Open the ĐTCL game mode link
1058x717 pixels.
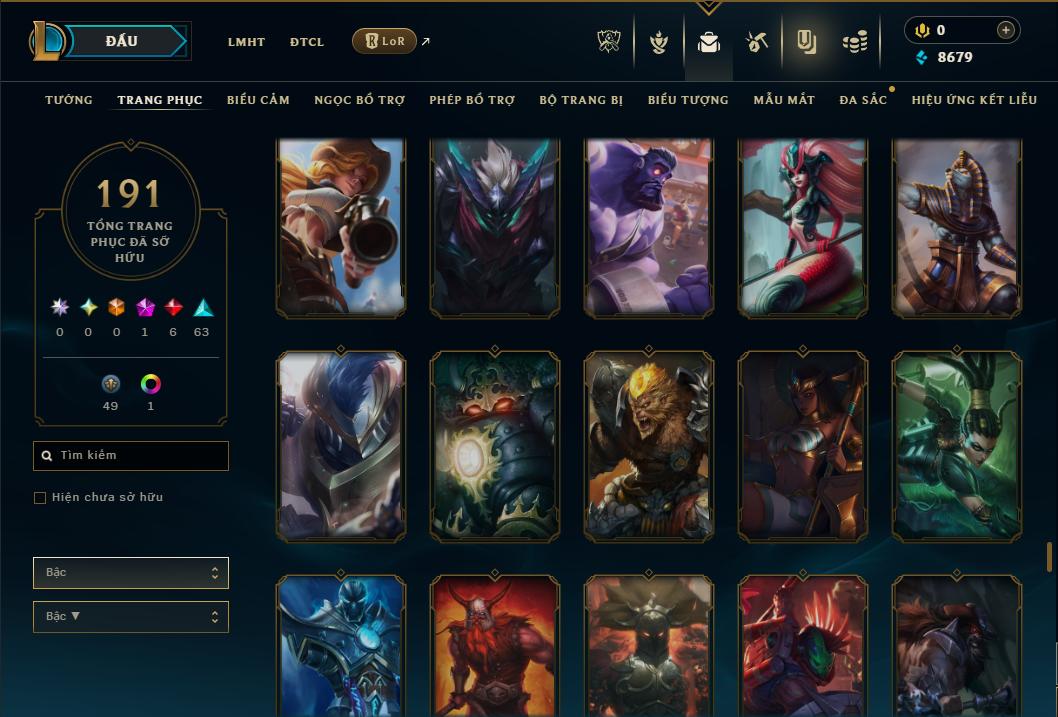[307, 42]
